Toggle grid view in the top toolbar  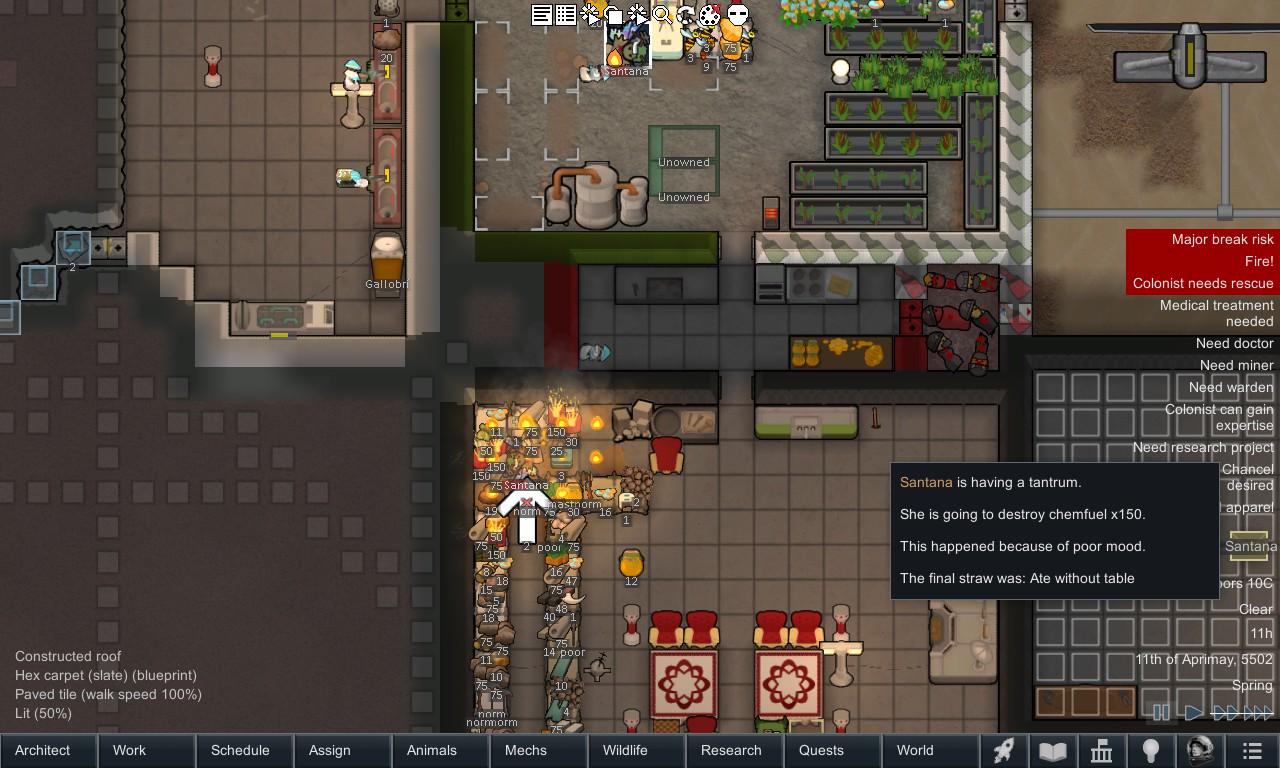point(565,15)
